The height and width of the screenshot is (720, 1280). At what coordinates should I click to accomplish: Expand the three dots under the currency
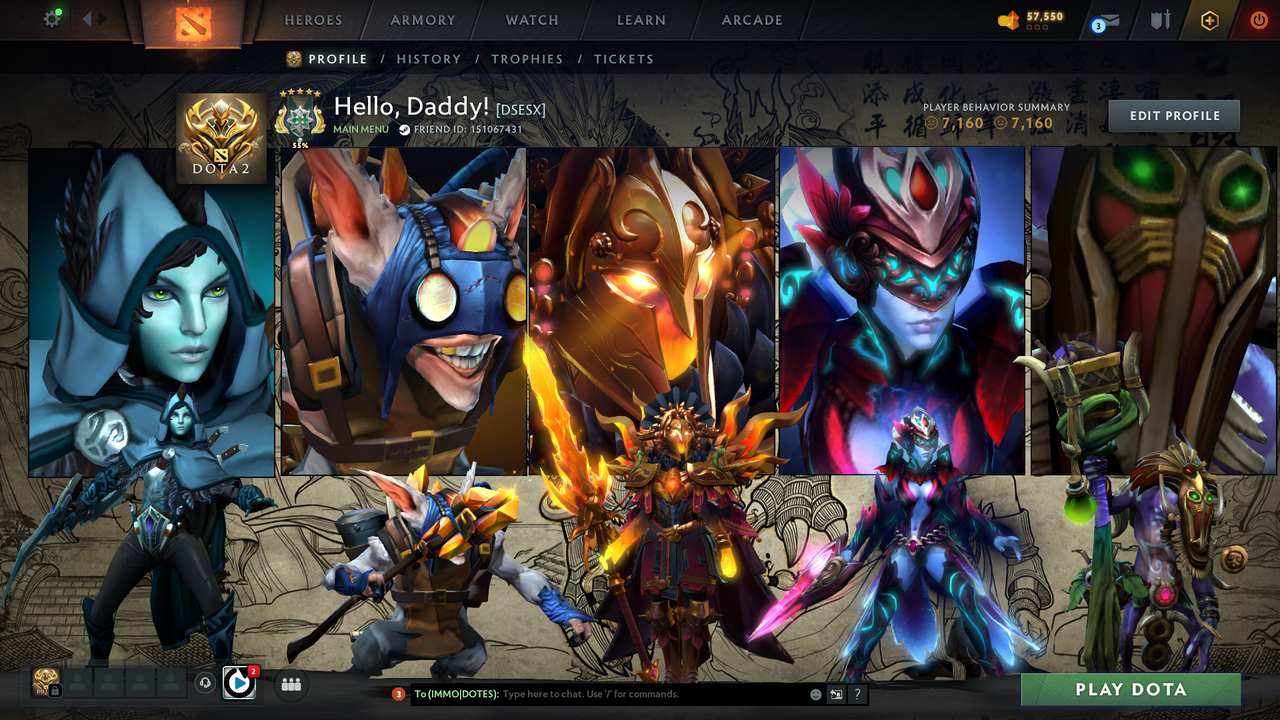pyautogui.click(x=1037, y=28)
